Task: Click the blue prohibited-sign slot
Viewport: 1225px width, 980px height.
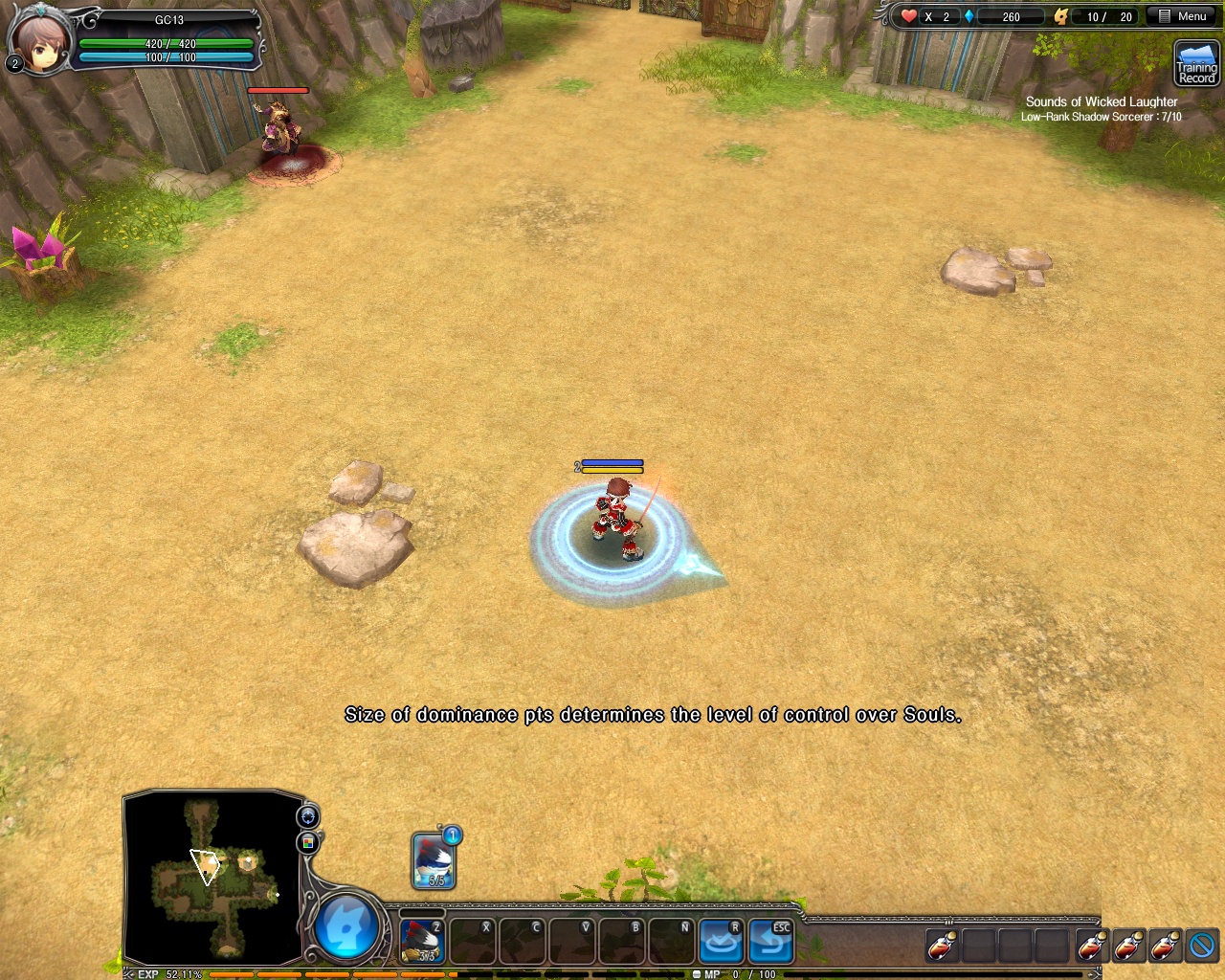Action: [x=1202, y=946]
